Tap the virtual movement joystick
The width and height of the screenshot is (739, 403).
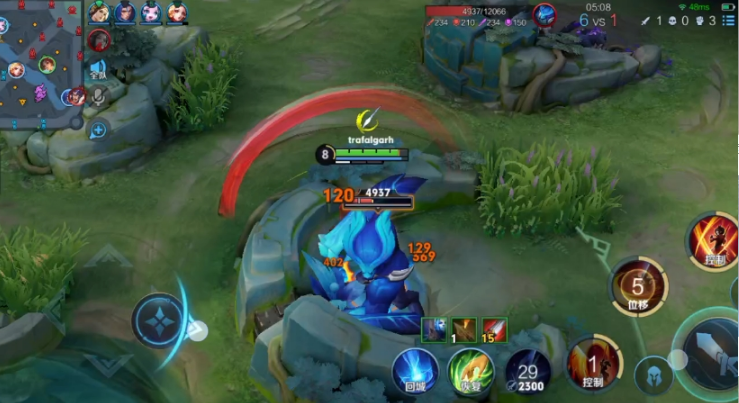coord(160,321)
